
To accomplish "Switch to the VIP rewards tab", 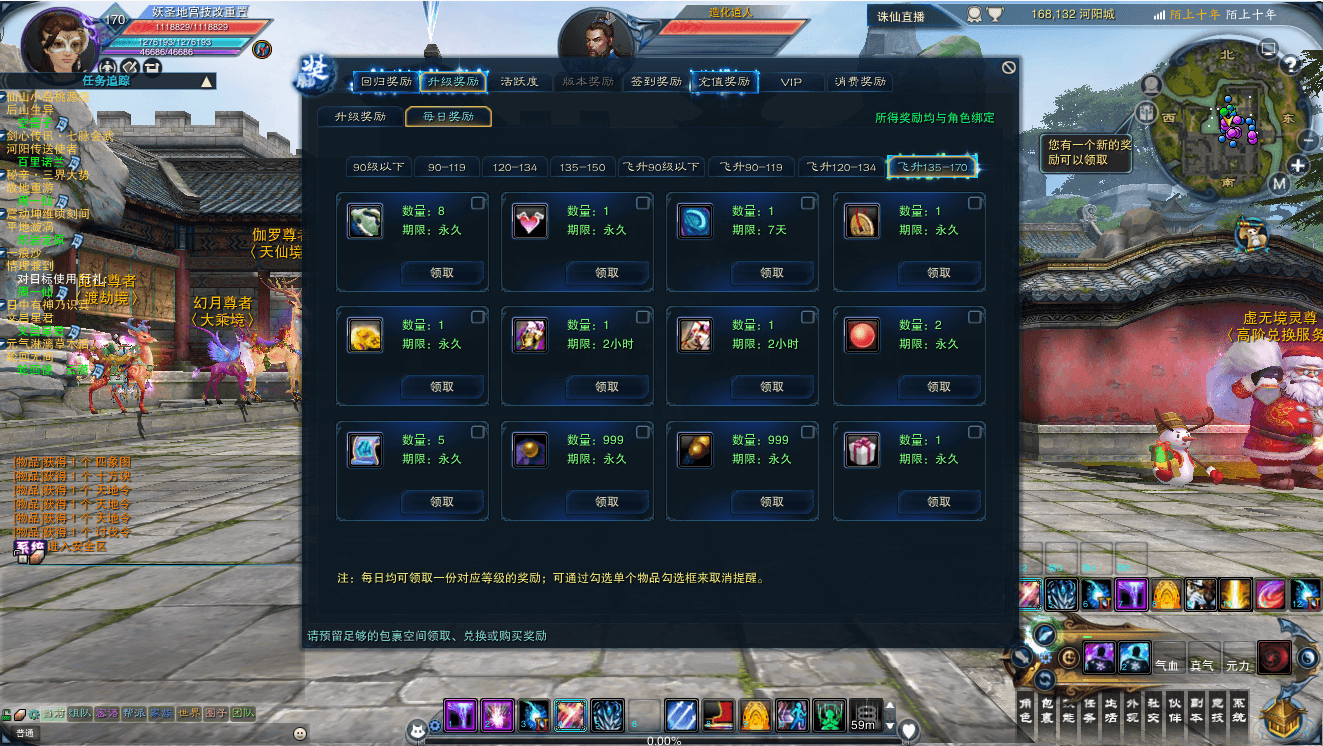I will [791, 81].
